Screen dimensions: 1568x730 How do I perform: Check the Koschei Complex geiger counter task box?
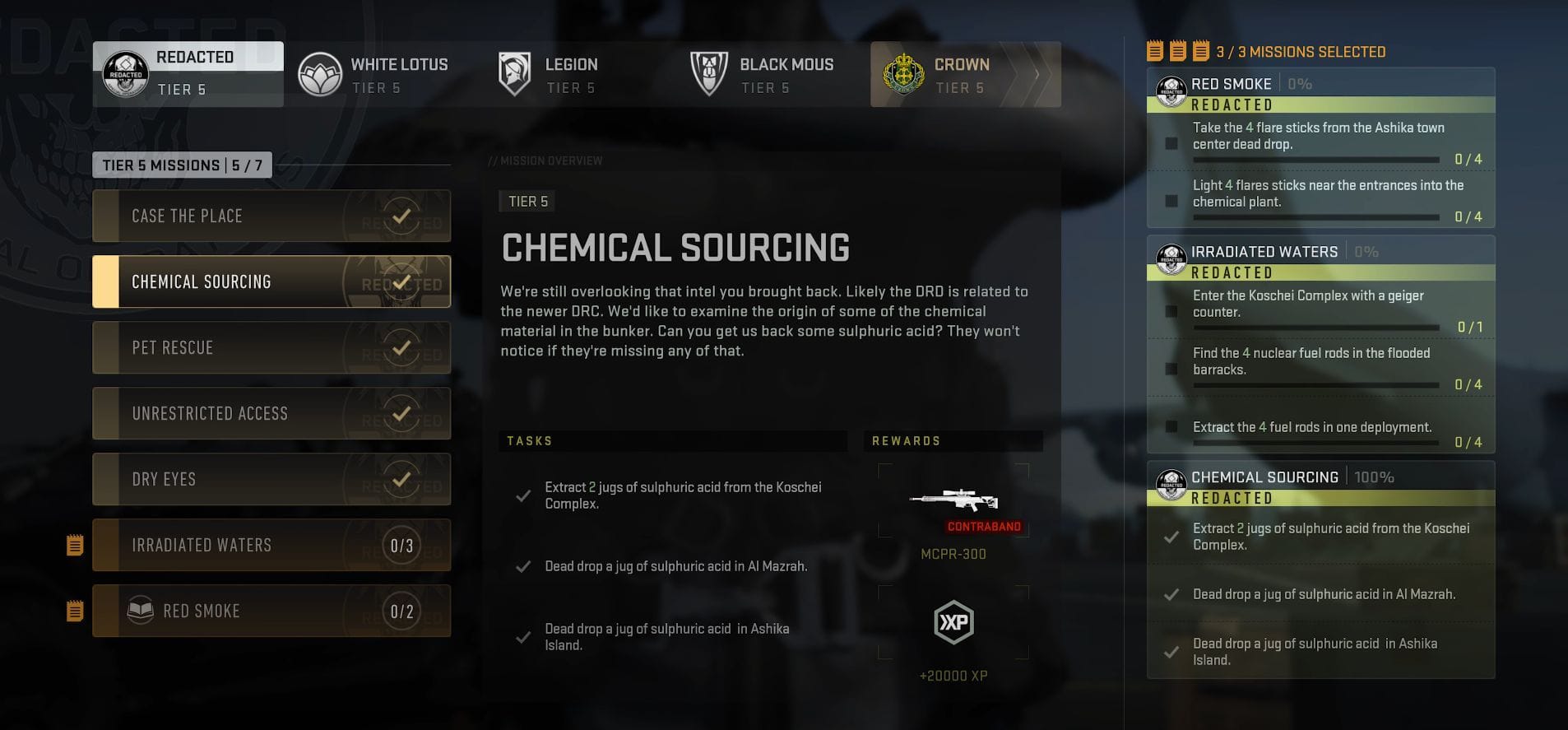pos(1172,311)
